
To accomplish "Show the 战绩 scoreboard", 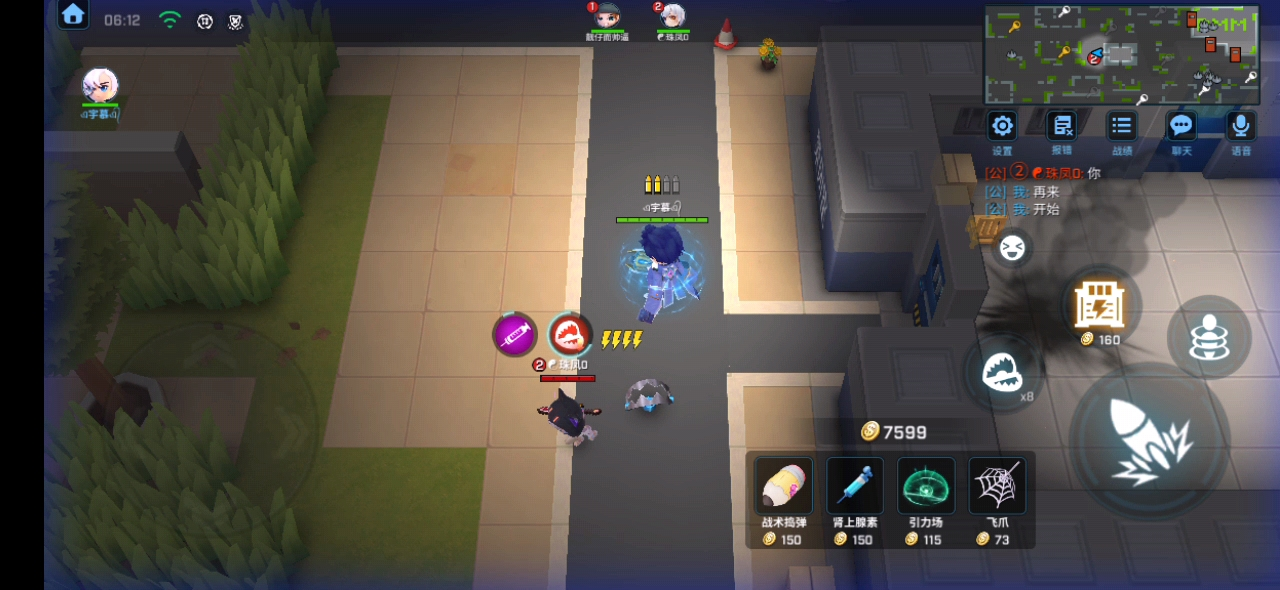I will pos(1122,127).
